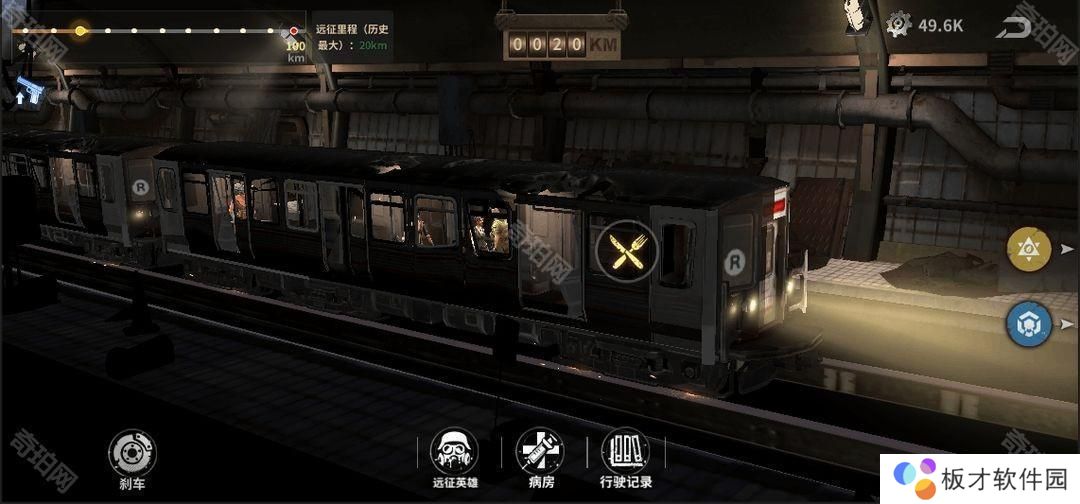The width and height of the screenshot is (1080, 504).
Task: Tap the fork and knife dining car icon
Action: [626, 249]
